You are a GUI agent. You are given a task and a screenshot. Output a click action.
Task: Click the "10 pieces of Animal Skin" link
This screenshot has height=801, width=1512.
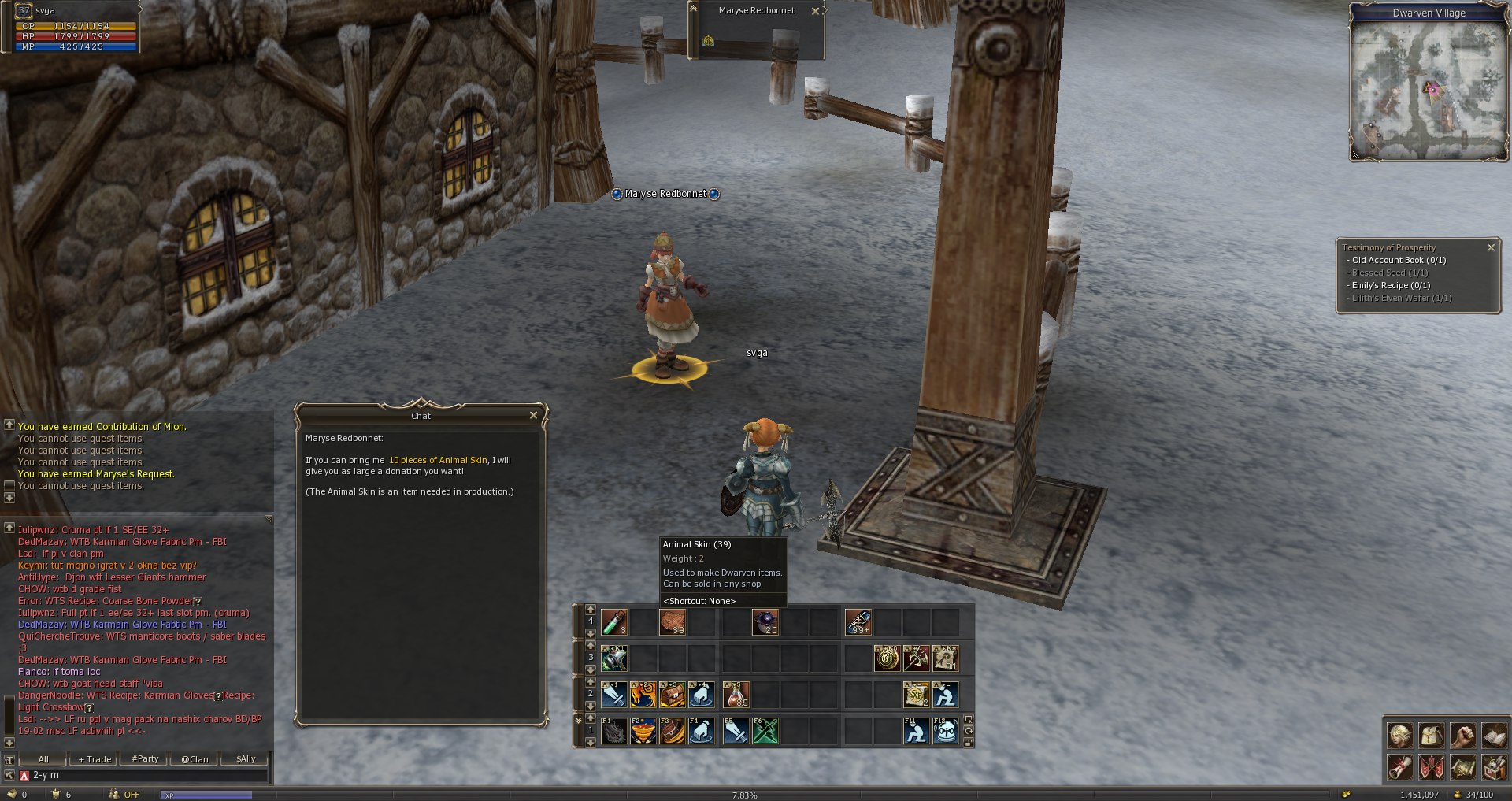(x=438, y=460)
